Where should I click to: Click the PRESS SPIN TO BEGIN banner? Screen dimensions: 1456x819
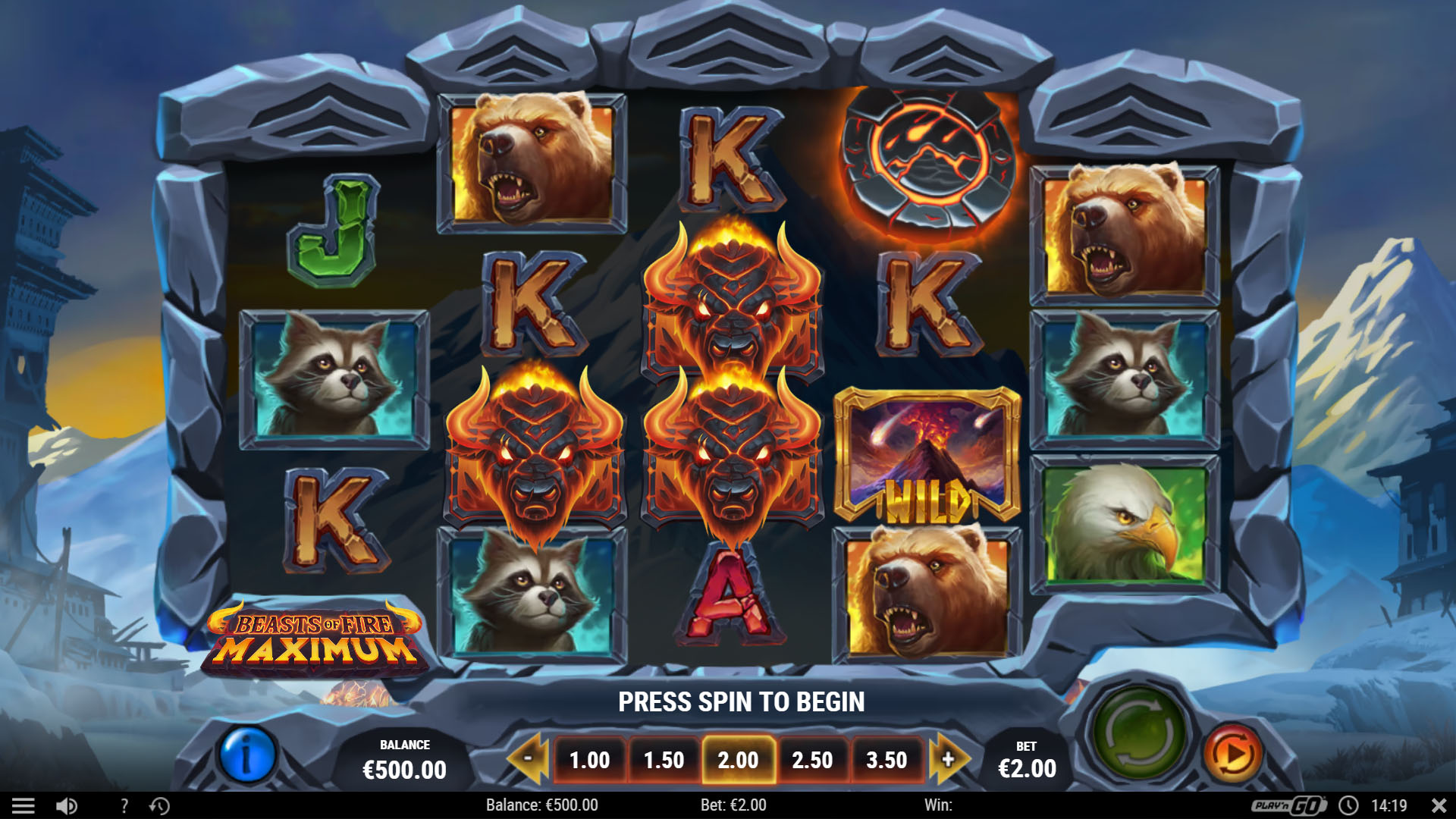[742, 701]
